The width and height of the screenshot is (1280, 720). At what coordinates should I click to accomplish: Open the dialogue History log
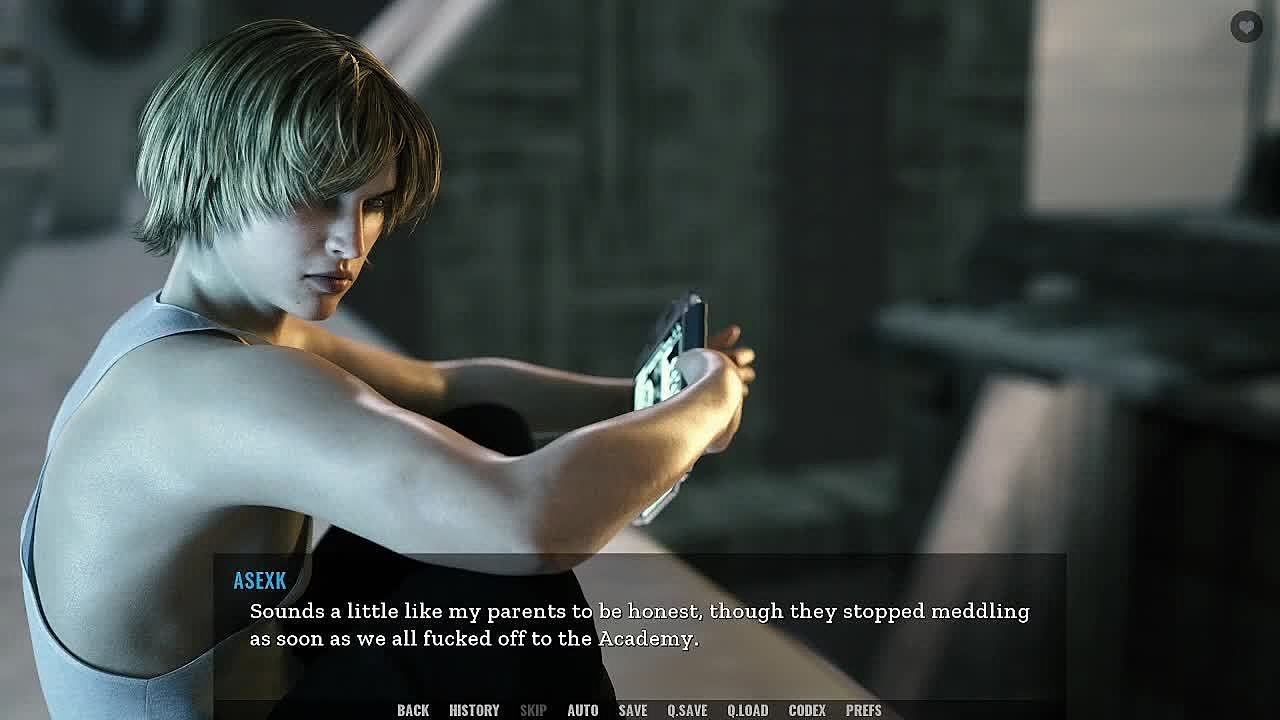[x=474, y=710]
